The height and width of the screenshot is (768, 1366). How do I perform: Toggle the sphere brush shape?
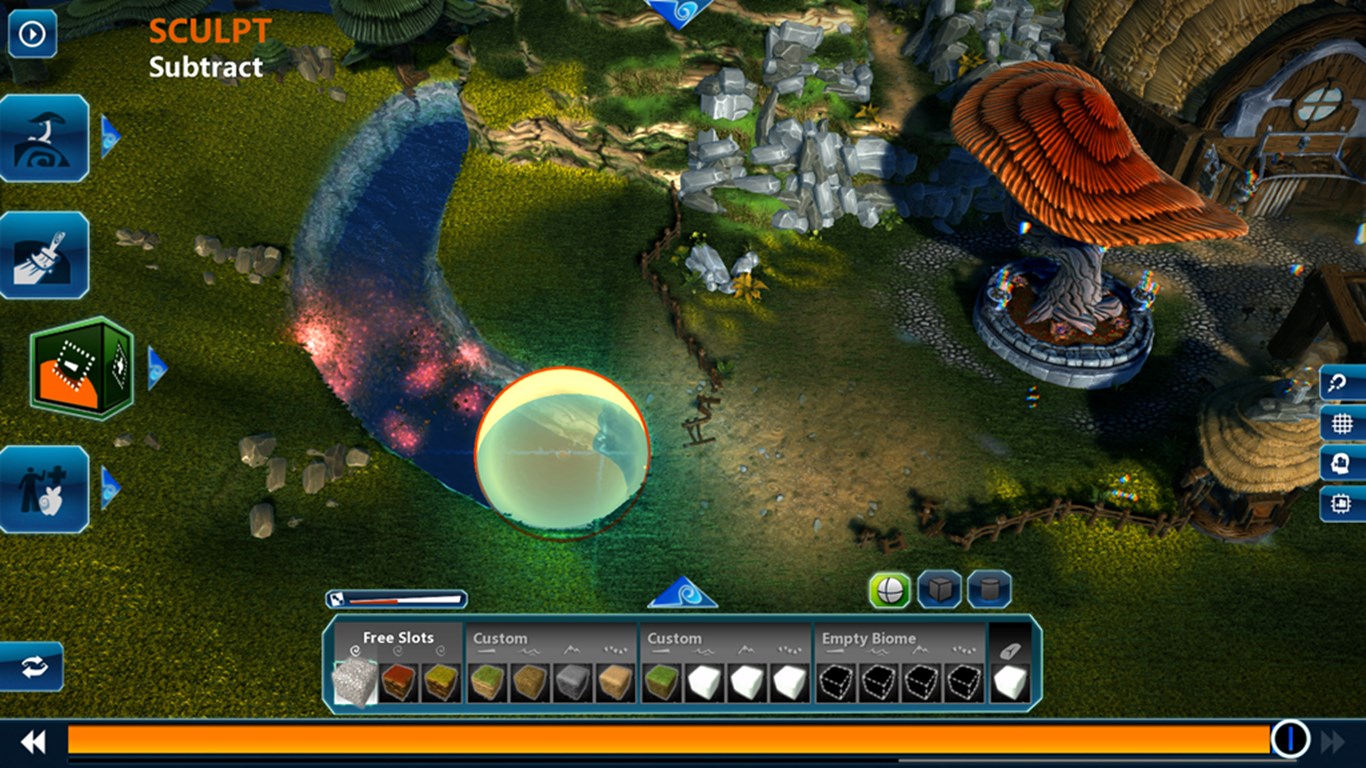tap(889, 589)
